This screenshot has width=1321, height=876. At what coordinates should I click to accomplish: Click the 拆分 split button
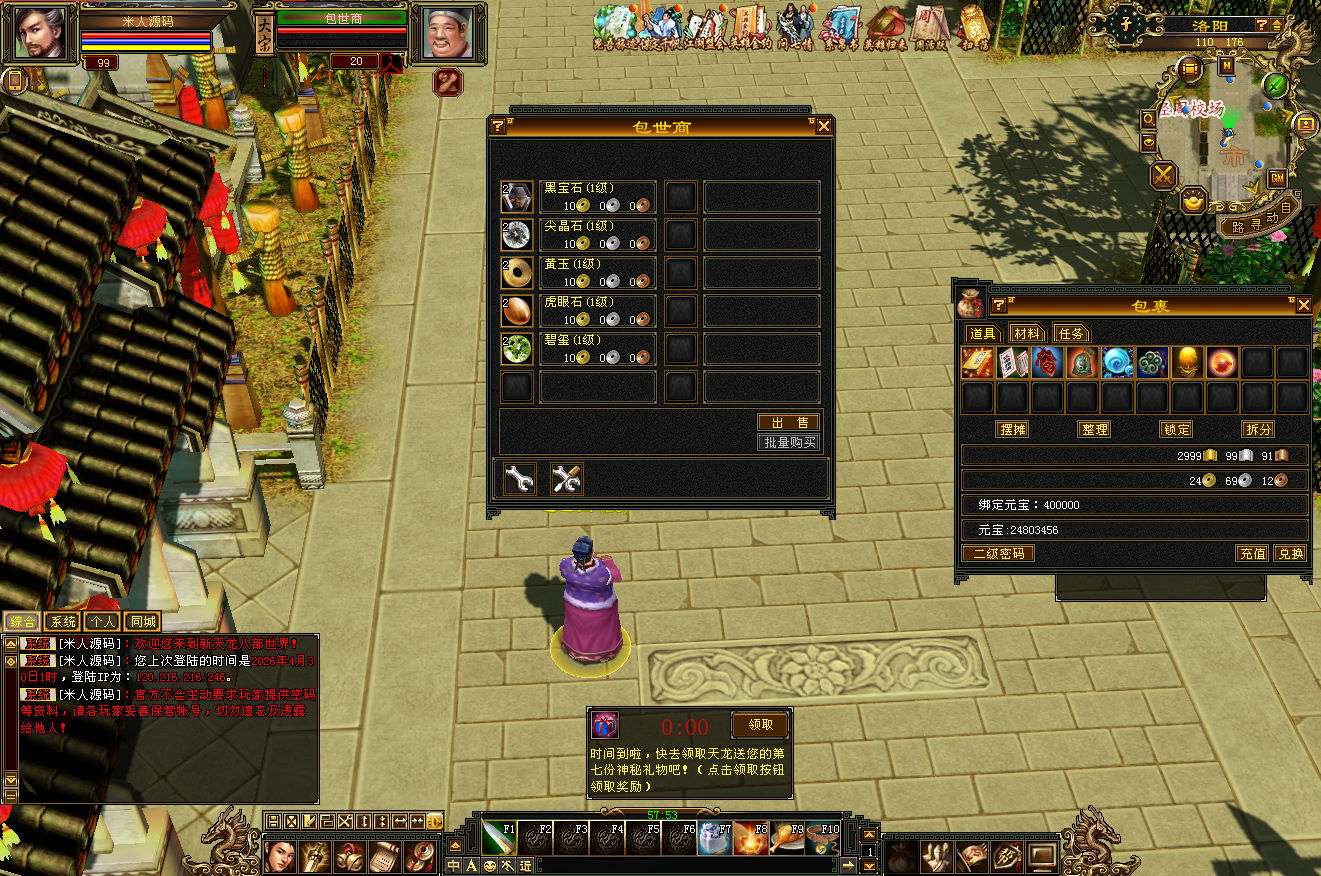[x=1259, y=429]
